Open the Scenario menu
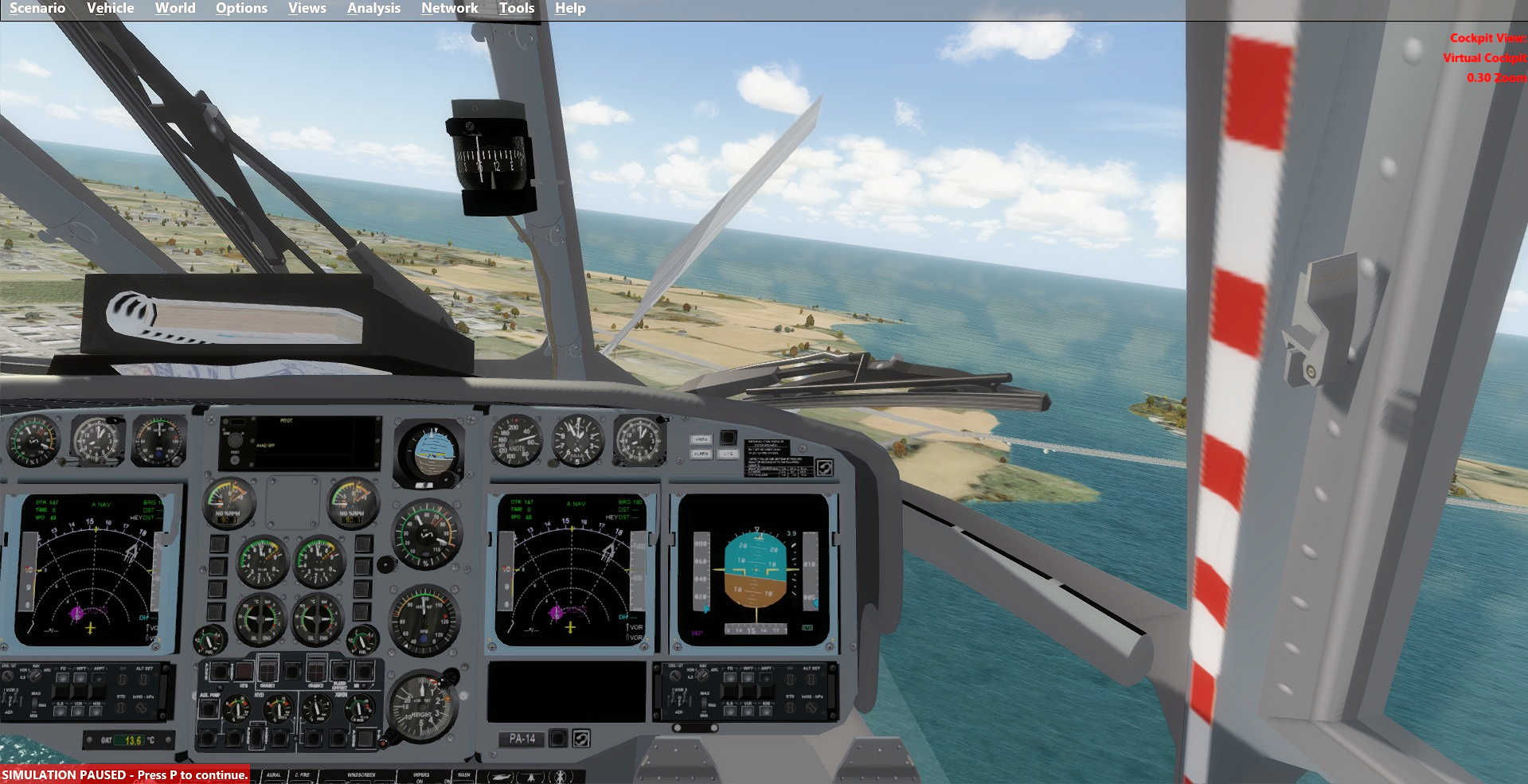The image size is (1528, 784). [37, 8]
